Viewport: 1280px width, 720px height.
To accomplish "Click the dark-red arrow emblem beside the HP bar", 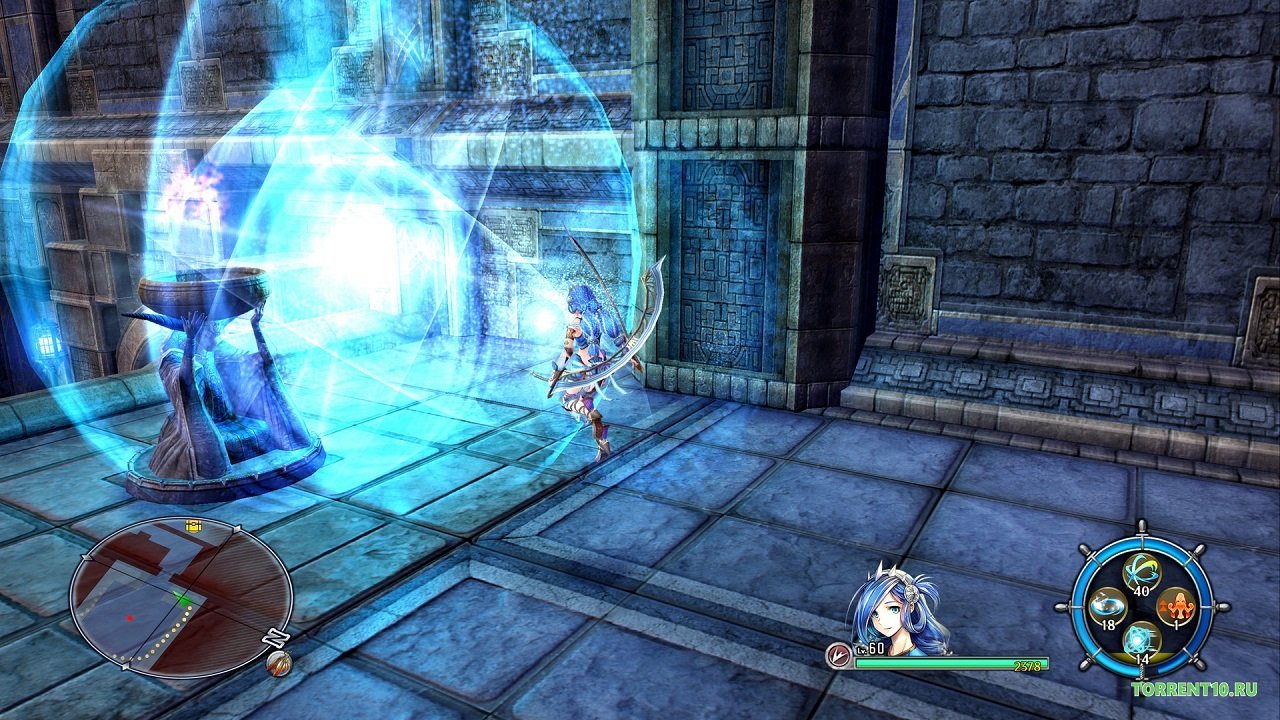I will pos(839,653).
